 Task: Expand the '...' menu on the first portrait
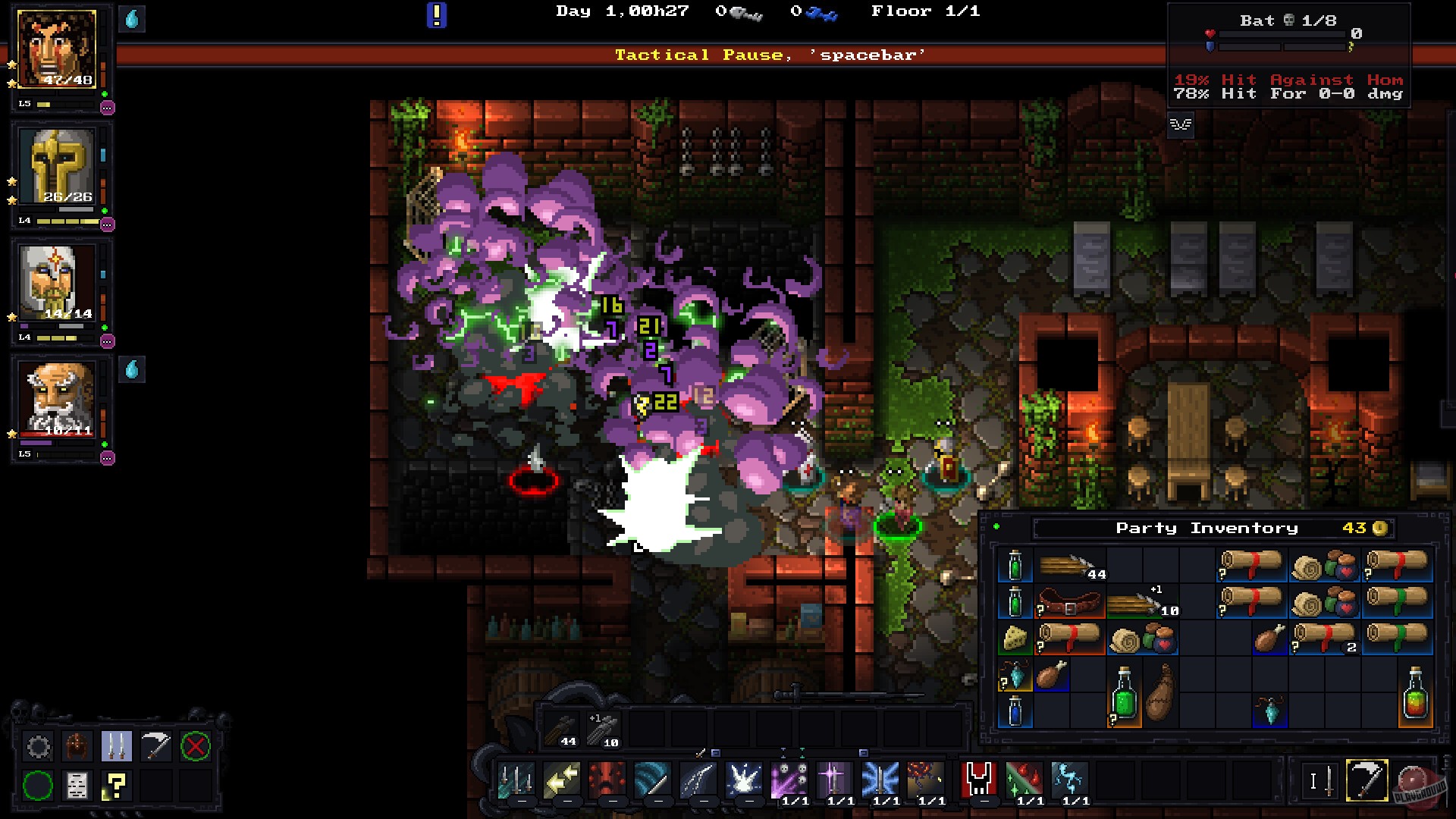point(107,108)
